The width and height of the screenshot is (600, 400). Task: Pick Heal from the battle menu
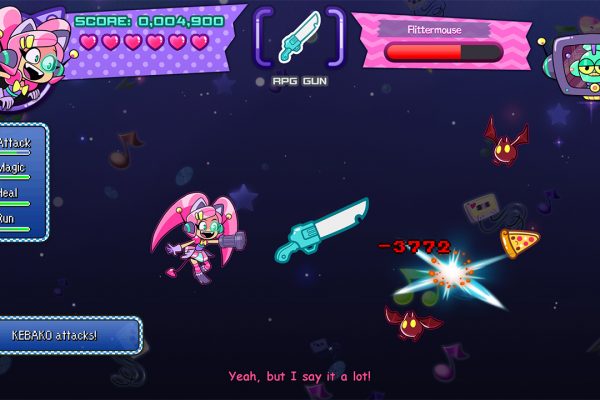10,192
